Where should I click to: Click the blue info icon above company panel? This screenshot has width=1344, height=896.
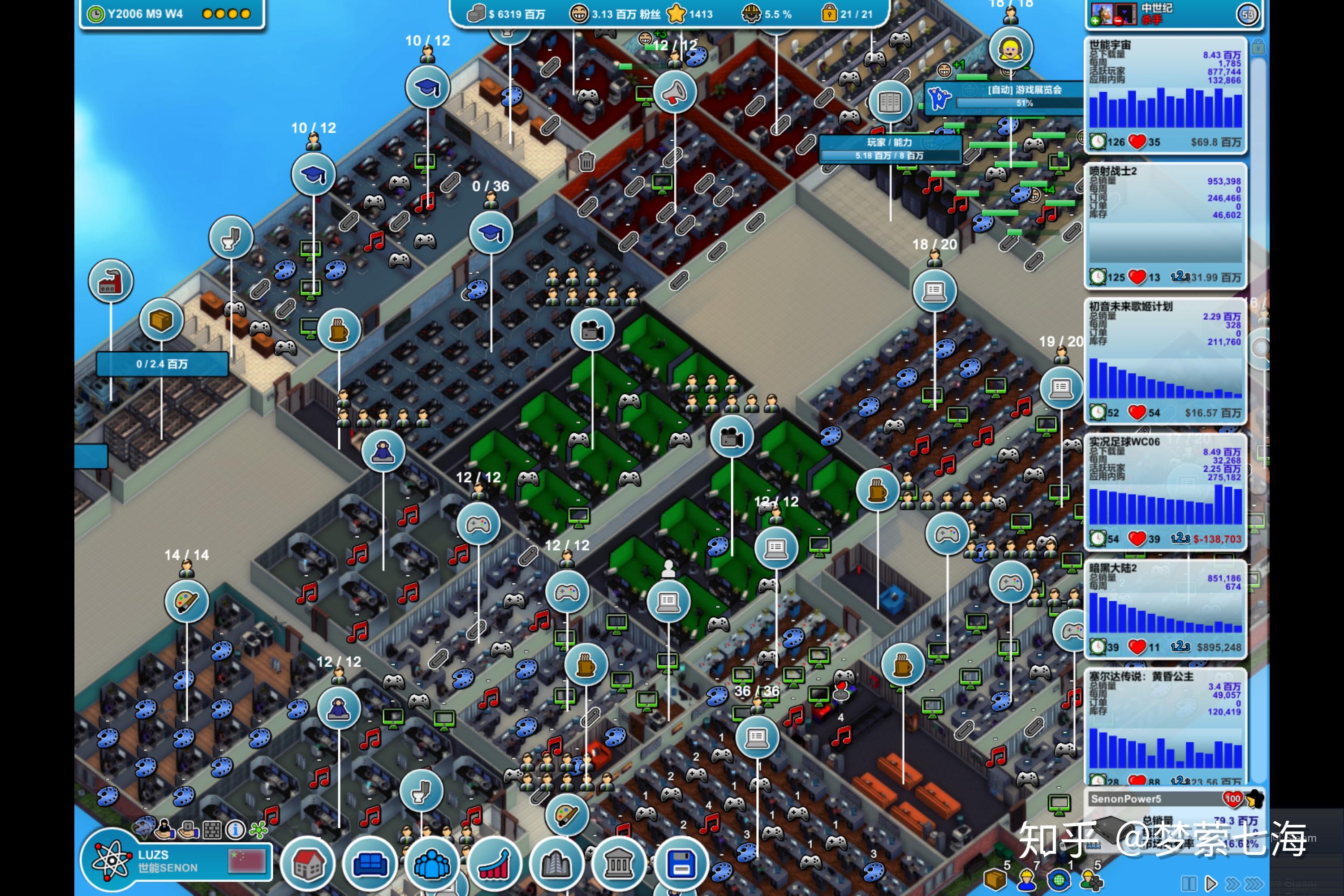click(x=236, y=829)
